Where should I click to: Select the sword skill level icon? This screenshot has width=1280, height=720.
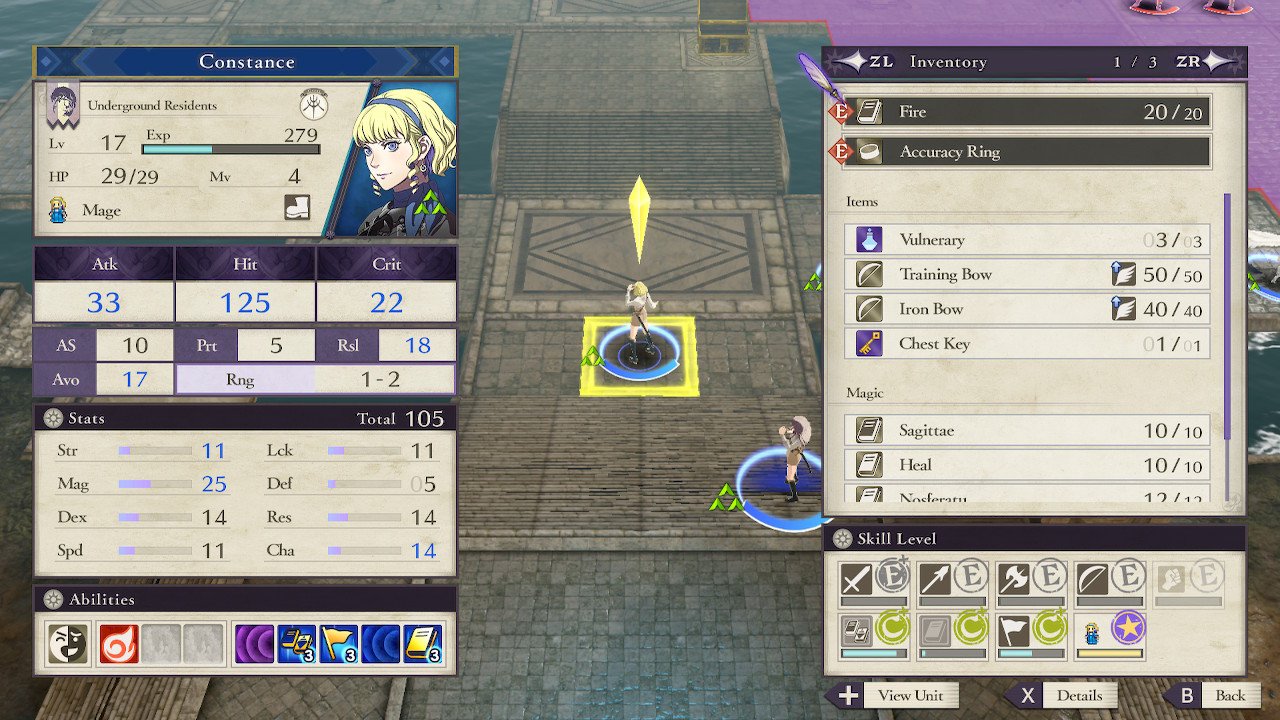(857, 578)
